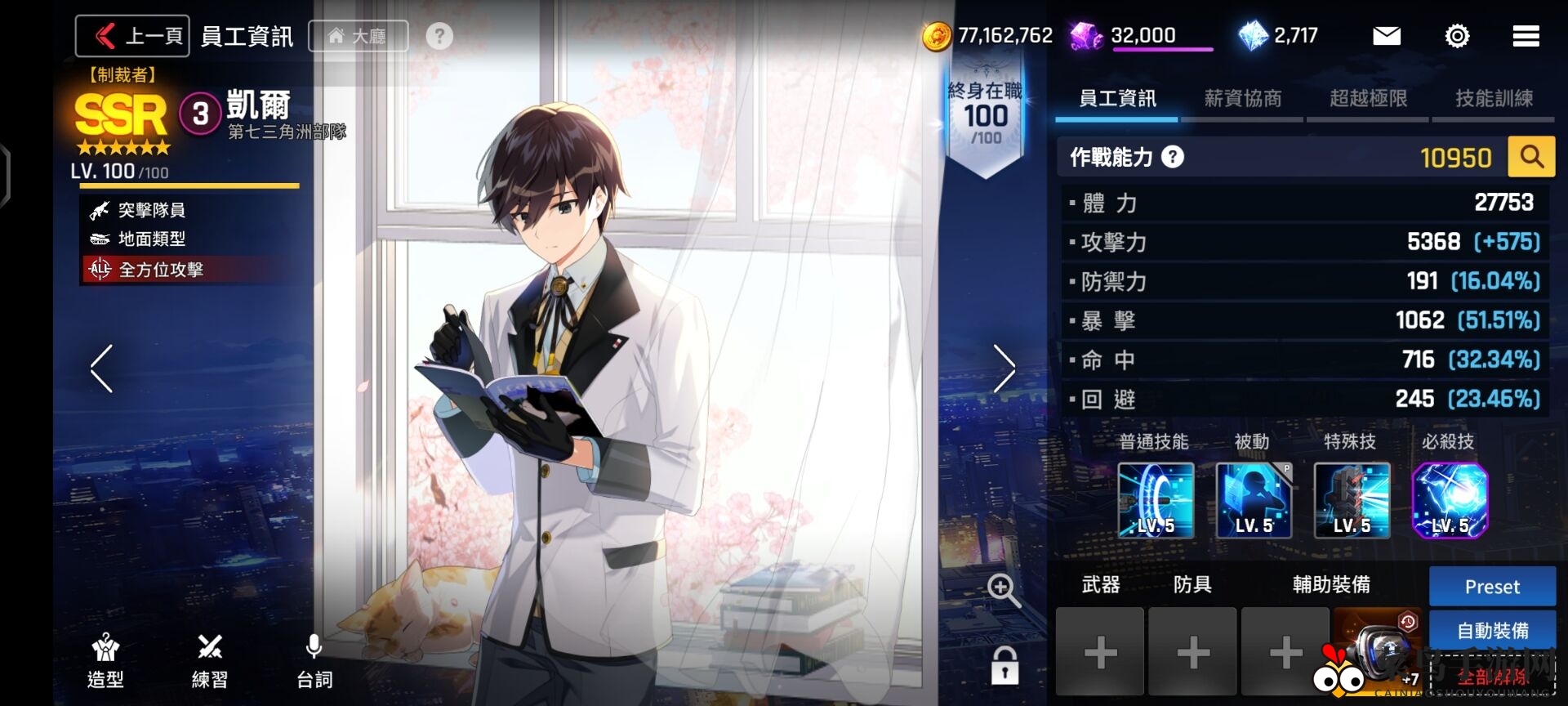The height and width of the screenshot is (706, 1568).
Task: View the 被動 passive skill icon
Action: point(1254,500)
